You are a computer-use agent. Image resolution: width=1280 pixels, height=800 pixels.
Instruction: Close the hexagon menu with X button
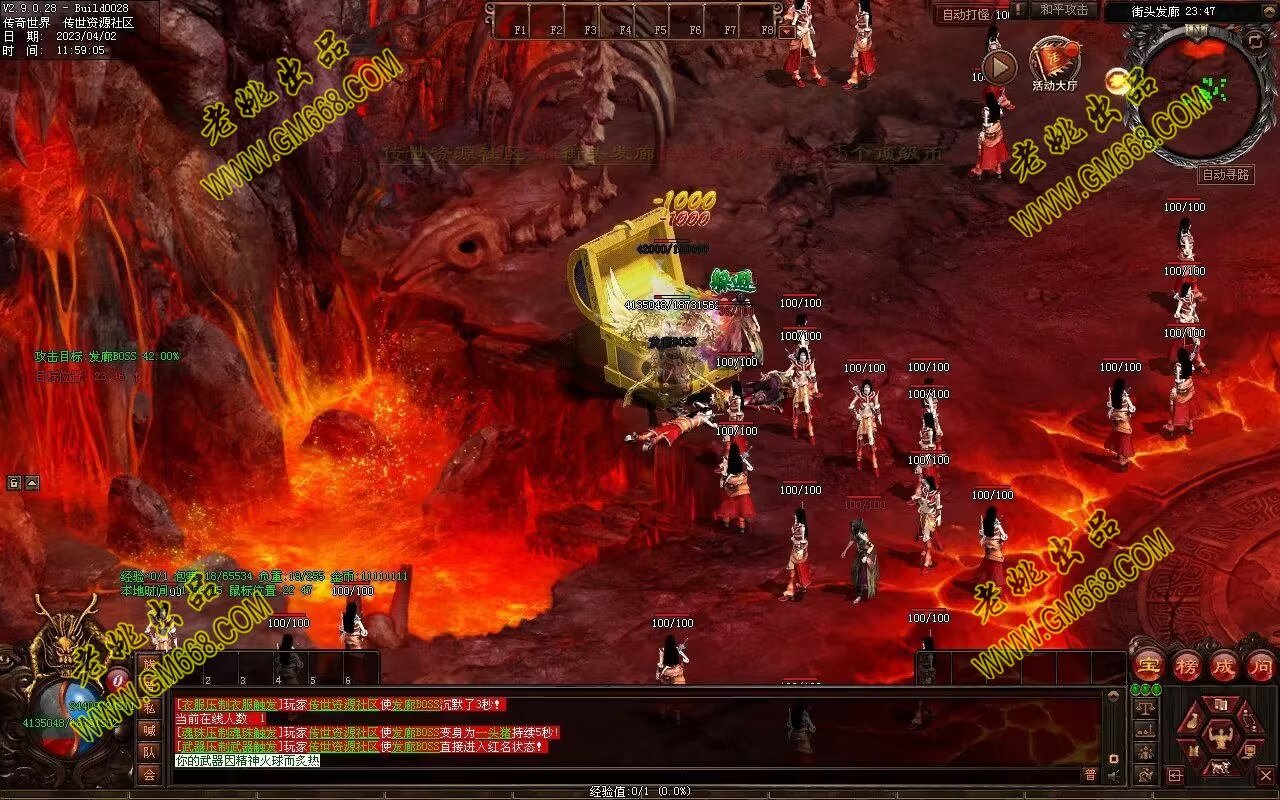[1265, 775]
